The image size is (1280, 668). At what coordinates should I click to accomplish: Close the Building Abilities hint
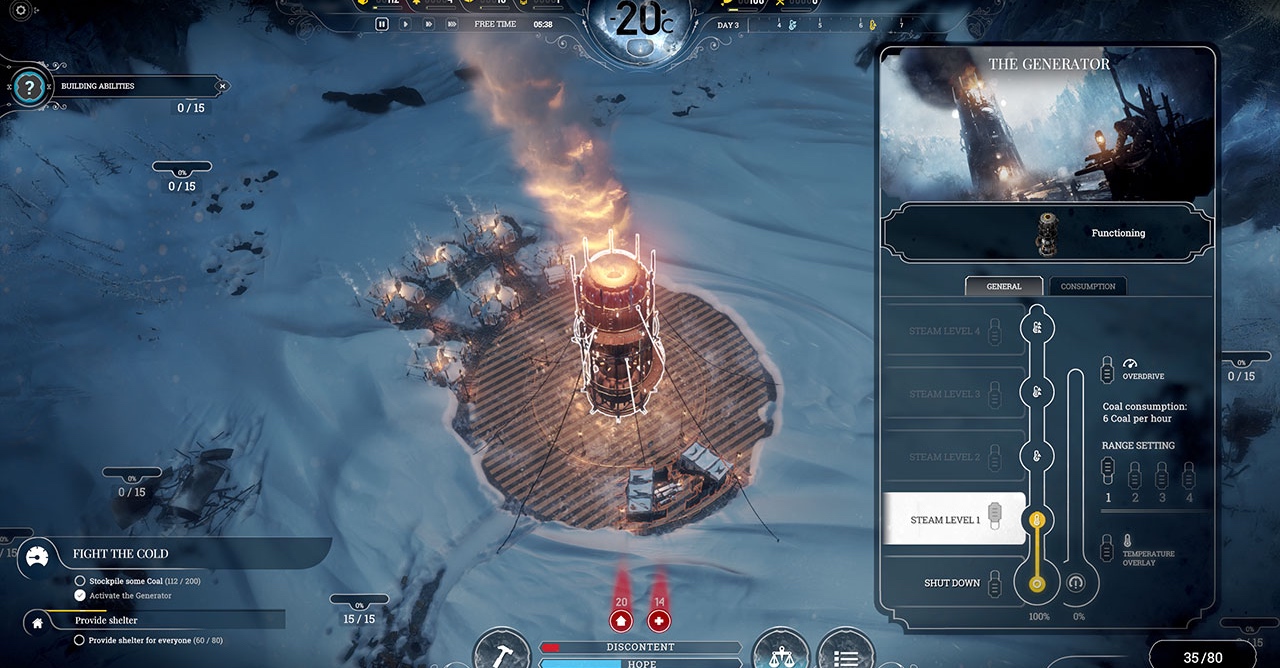[222, 86]
